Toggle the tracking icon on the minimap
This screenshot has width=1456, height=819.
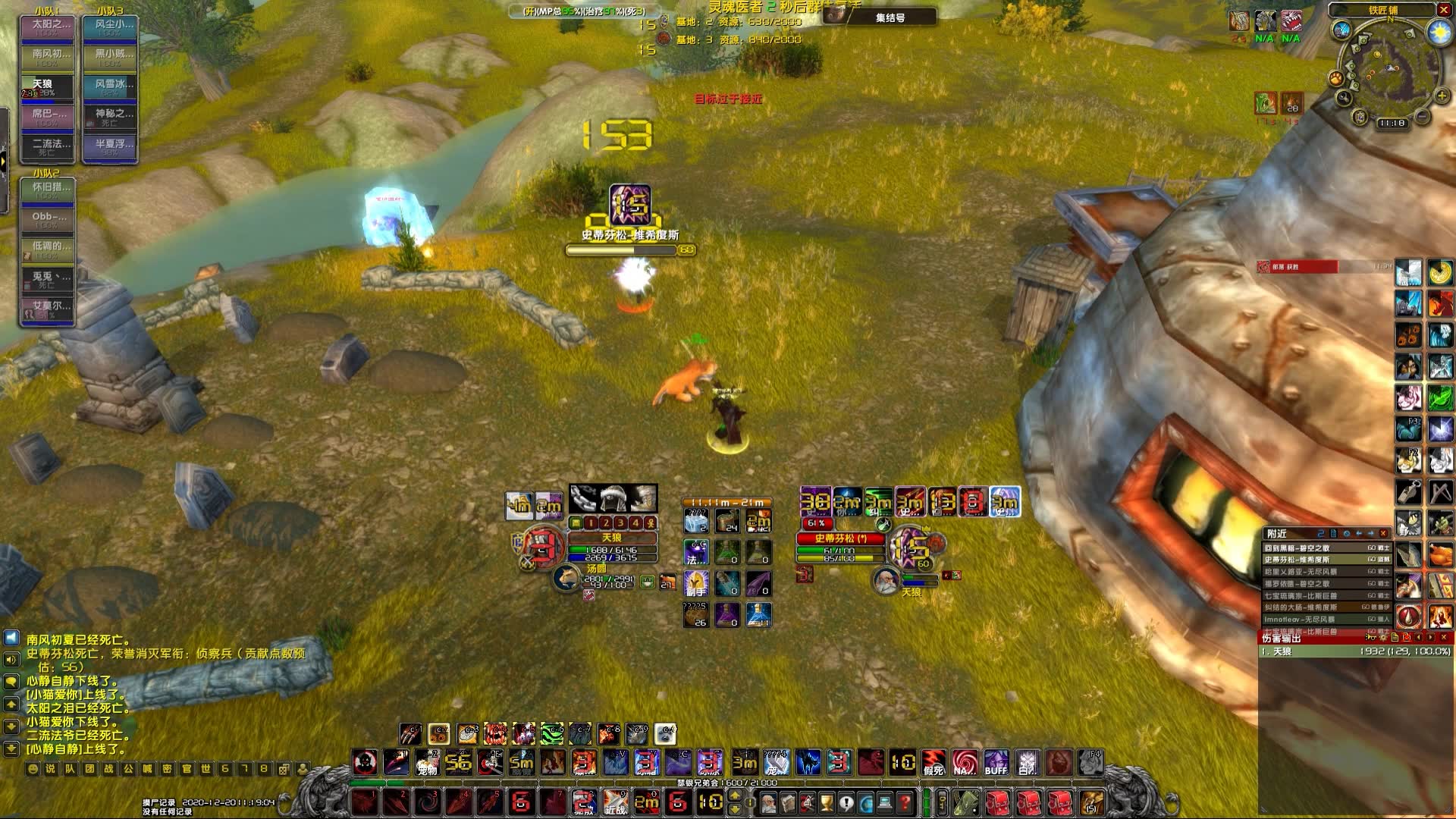pyautogui.click(x=1335, y=79)
